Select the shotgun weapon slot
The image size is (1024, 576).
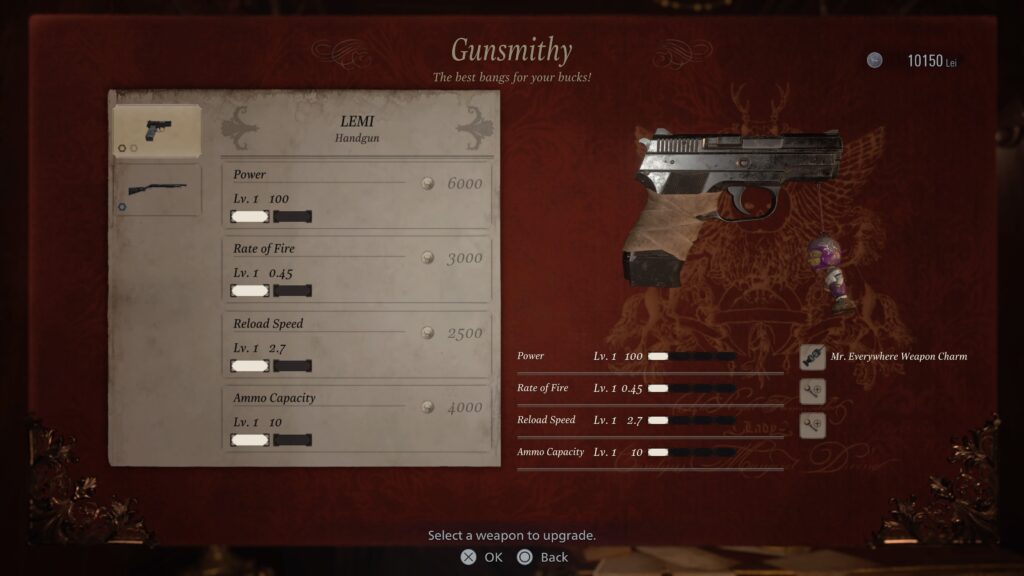click(x=157, y=190)
